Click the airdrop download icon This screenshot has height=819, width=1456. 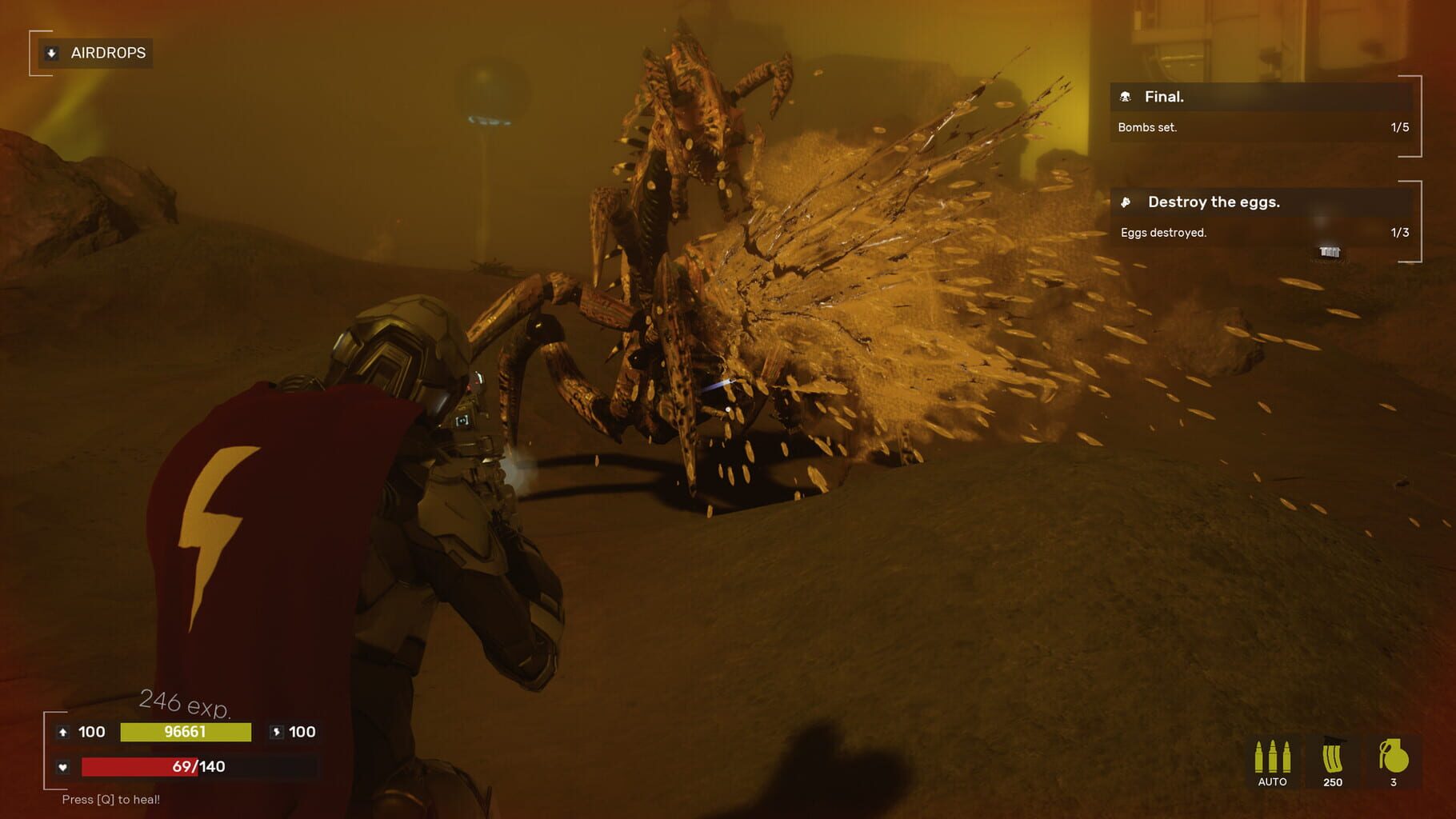point(50,53)
